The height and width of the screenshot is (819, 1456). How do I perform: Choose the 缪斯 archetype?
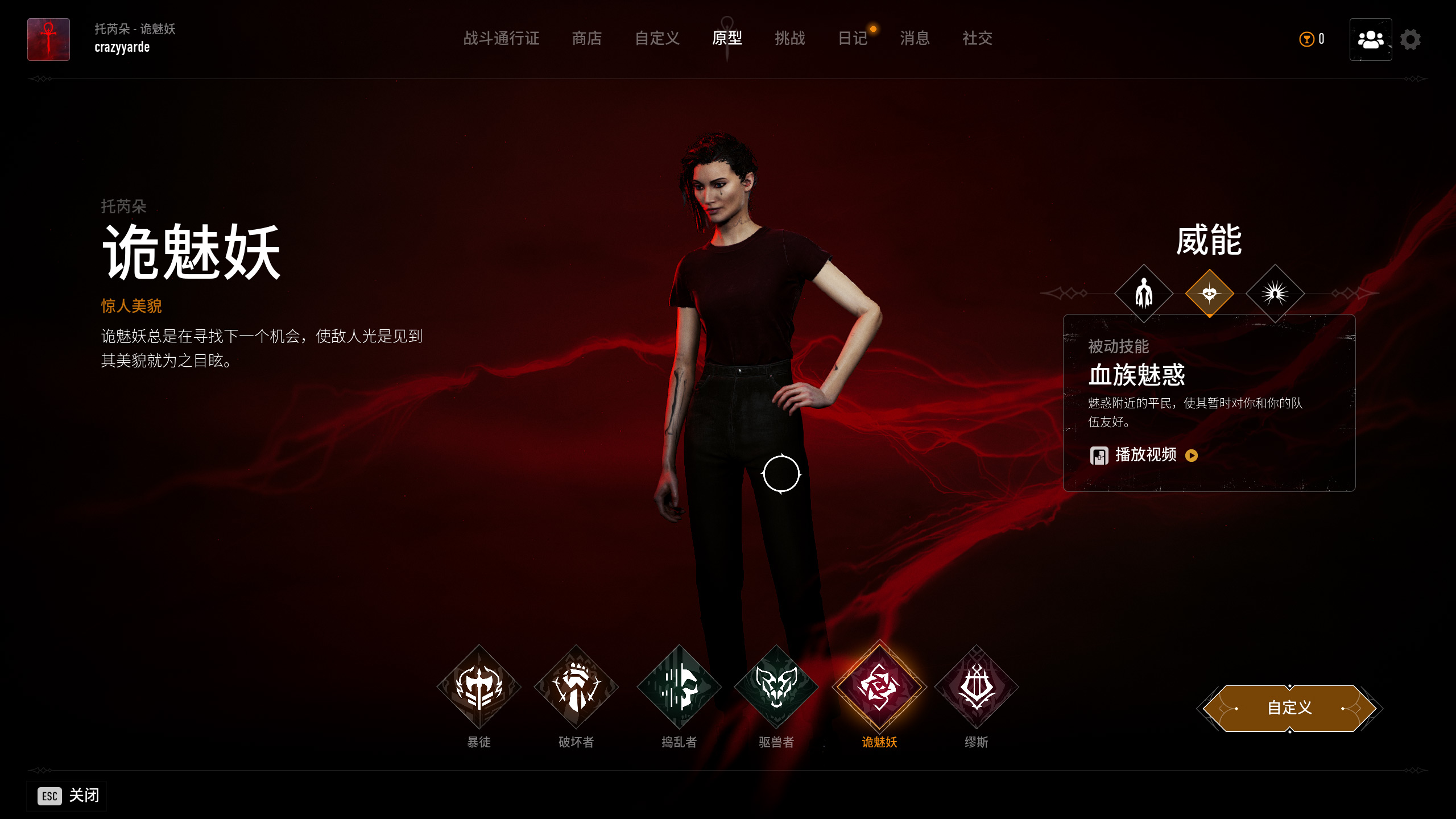[x=977, y=687]
